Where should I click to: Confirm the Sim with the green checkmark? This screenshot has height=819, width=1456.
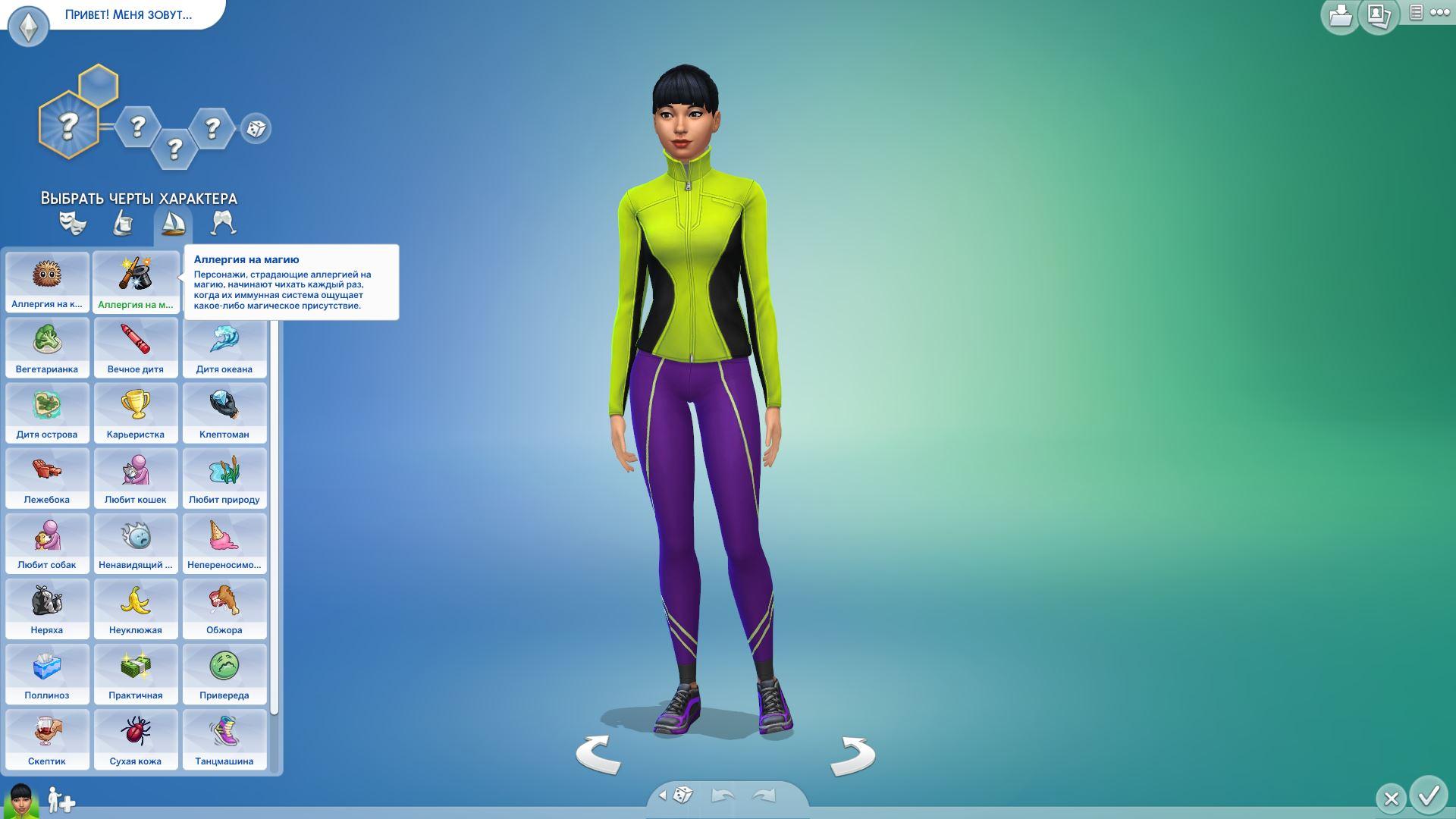(1429, 795)
